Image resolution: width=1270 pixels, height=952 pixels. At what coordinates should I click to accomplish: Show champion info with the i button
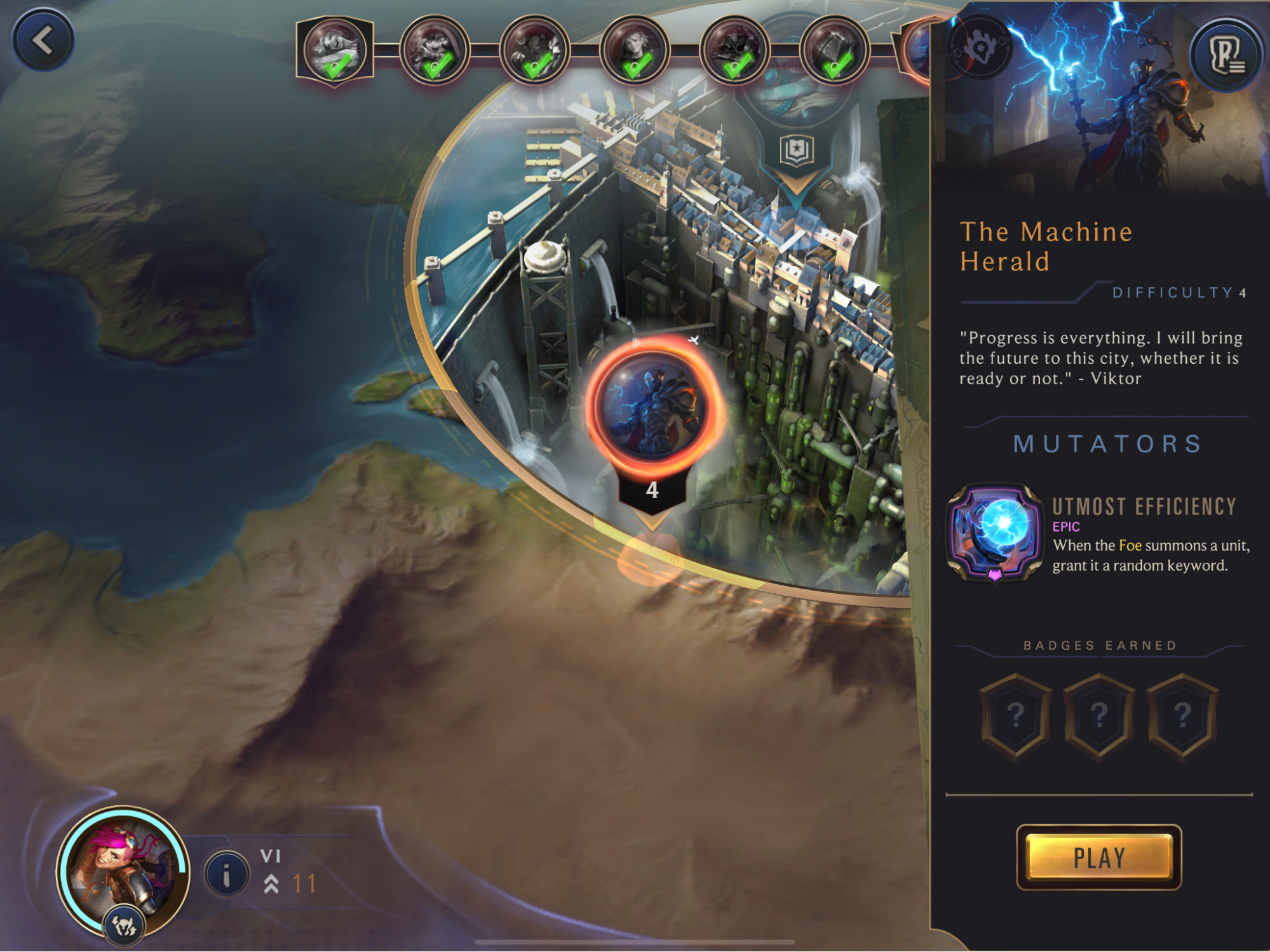(226, 875)
